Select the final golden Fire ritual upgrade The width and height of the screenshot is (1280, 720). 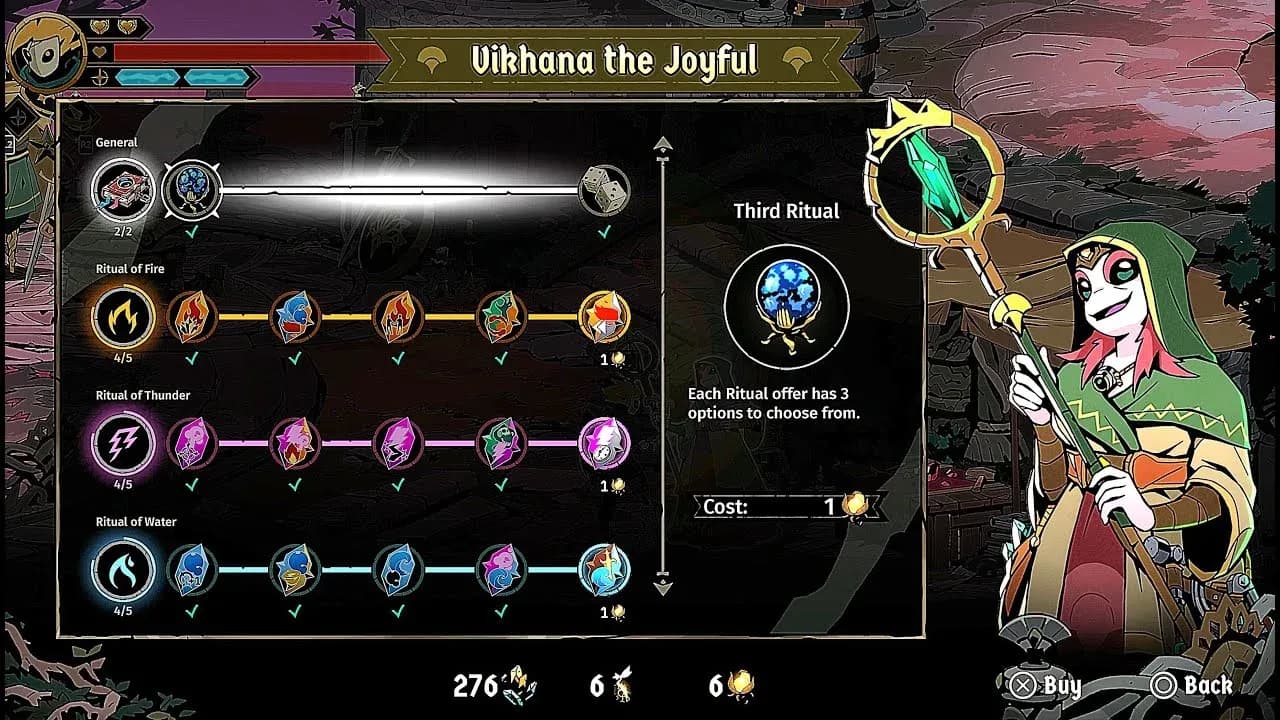(x=603, y=317)
